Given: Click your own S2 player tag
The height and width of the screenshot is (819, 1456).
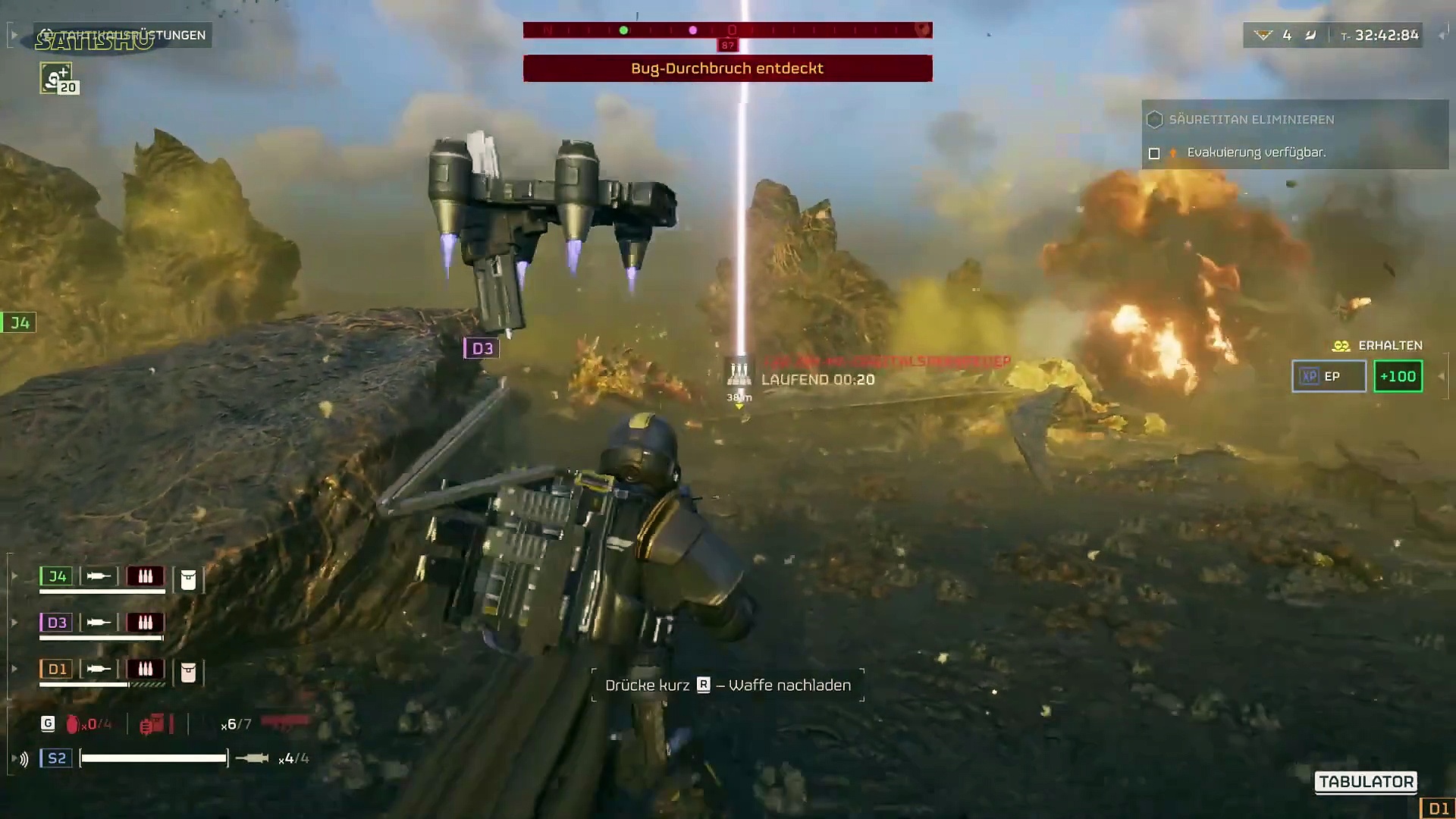Looking at the screenshot, I should (x=57, y=758).
